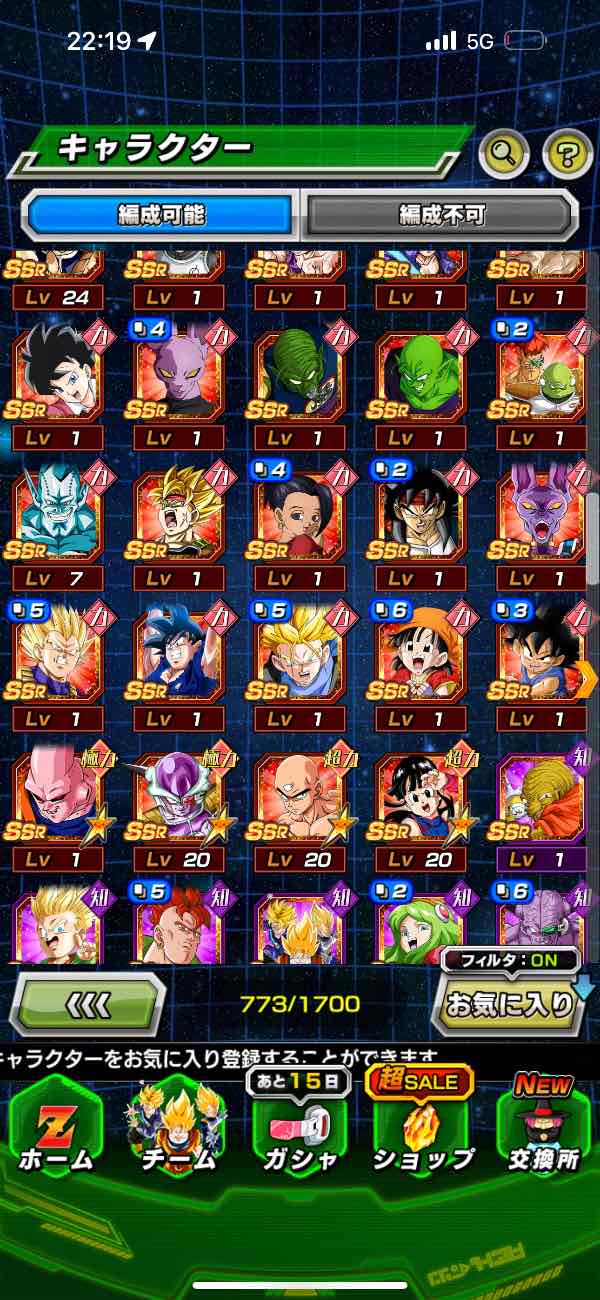Open the question mark help button
The width and height of the screenshot is (600, 1300).
(567, 153)
